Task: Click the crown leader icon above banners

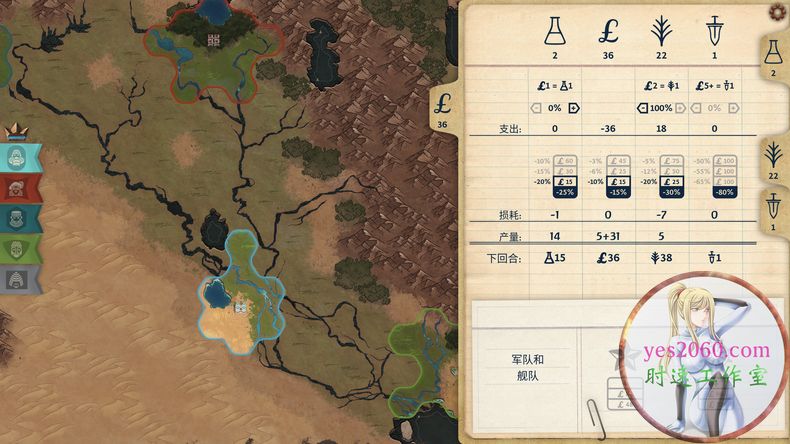Action: click(16, 133)
